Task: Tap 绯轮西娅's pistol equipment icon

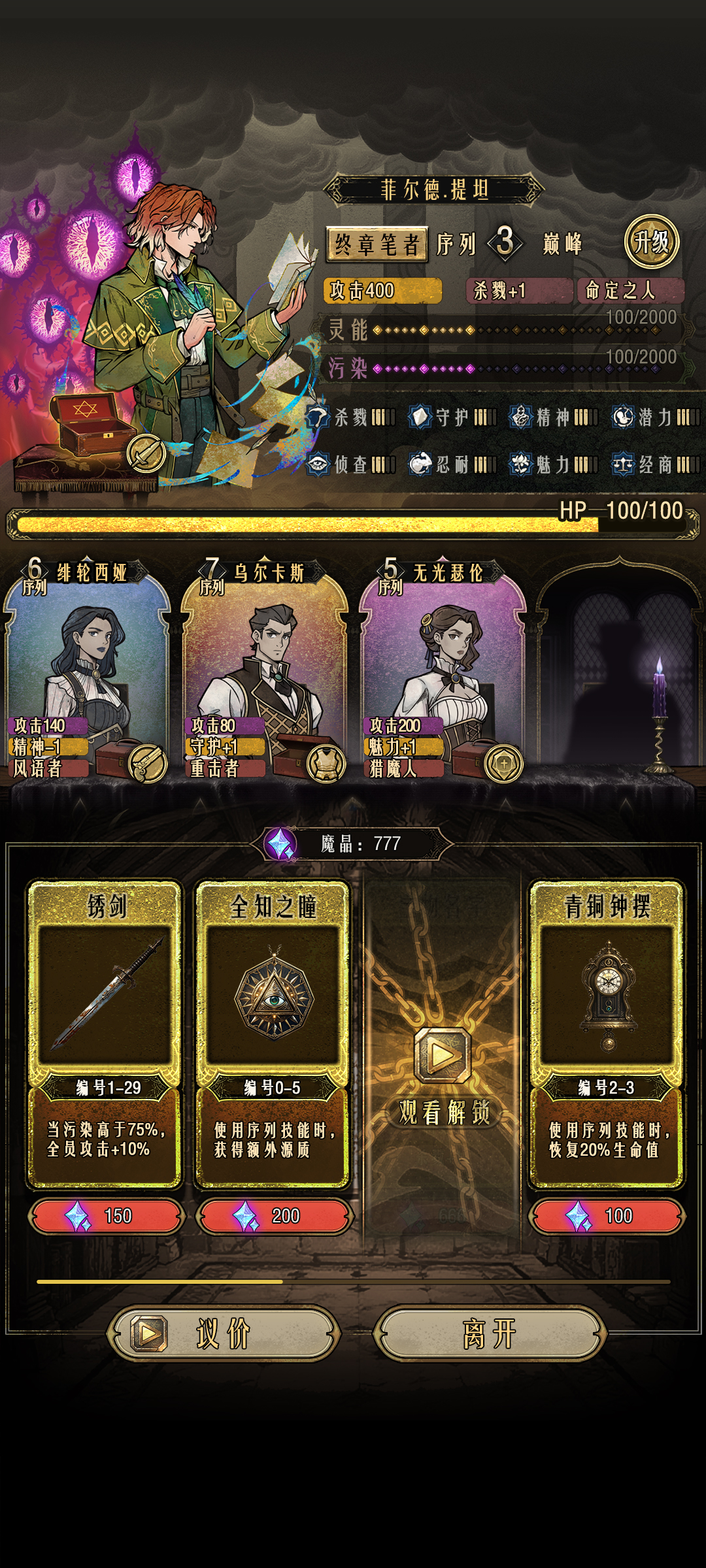Action: click(148, 763)
